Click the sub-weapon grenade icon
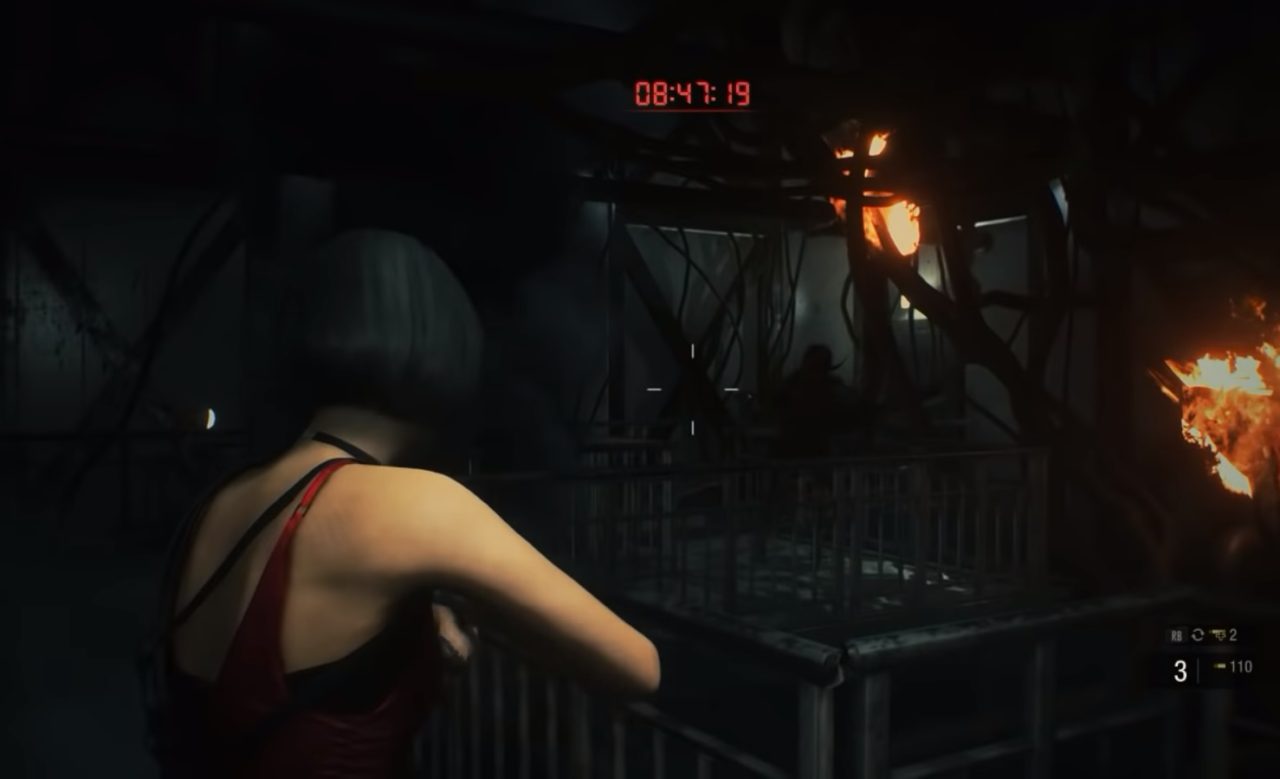The width and height of the screenshot is (1280, 779). click(x=1218, y=634)
